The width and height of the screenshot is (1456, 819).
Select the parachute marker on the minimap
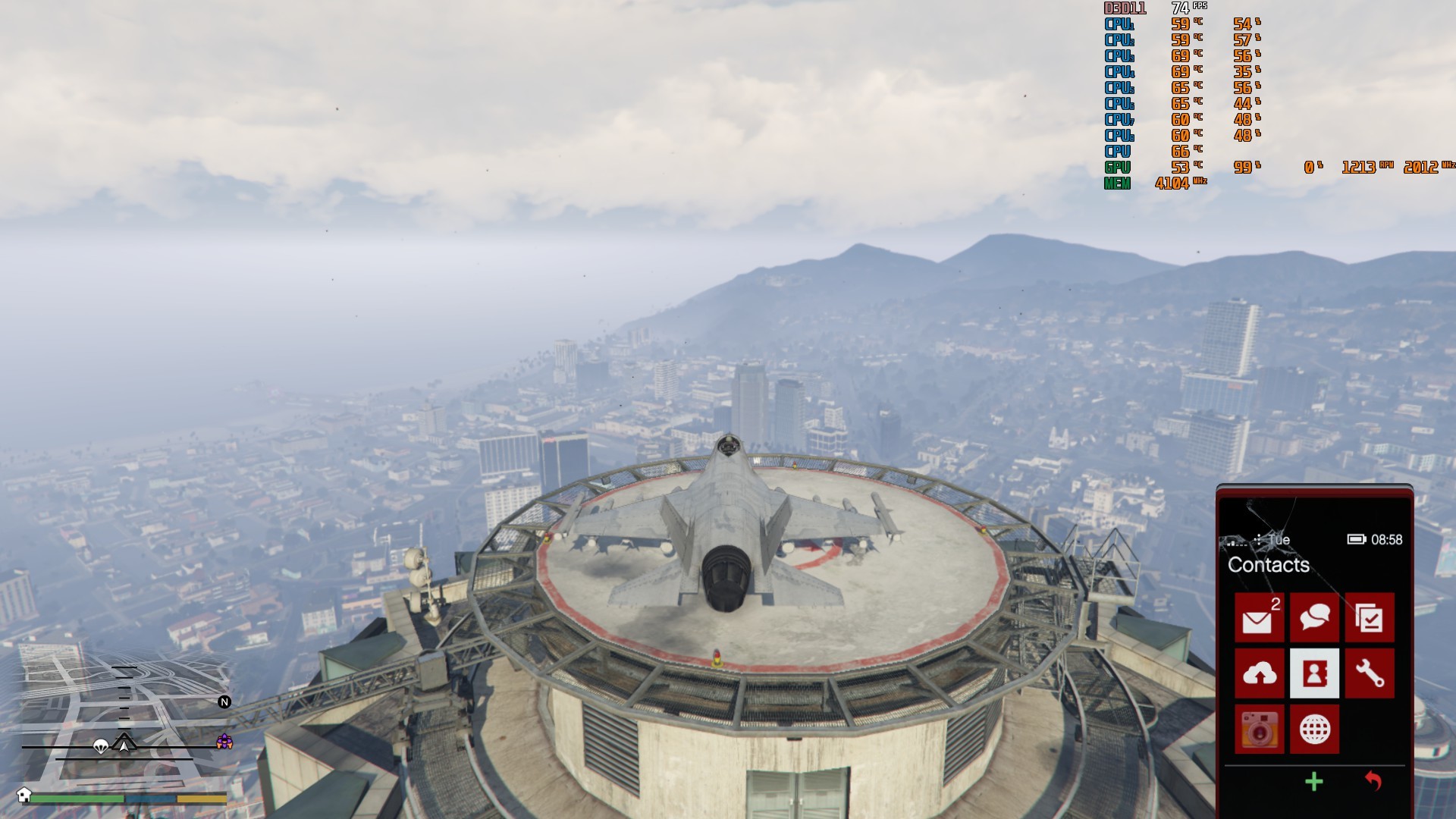pos(100,747)
